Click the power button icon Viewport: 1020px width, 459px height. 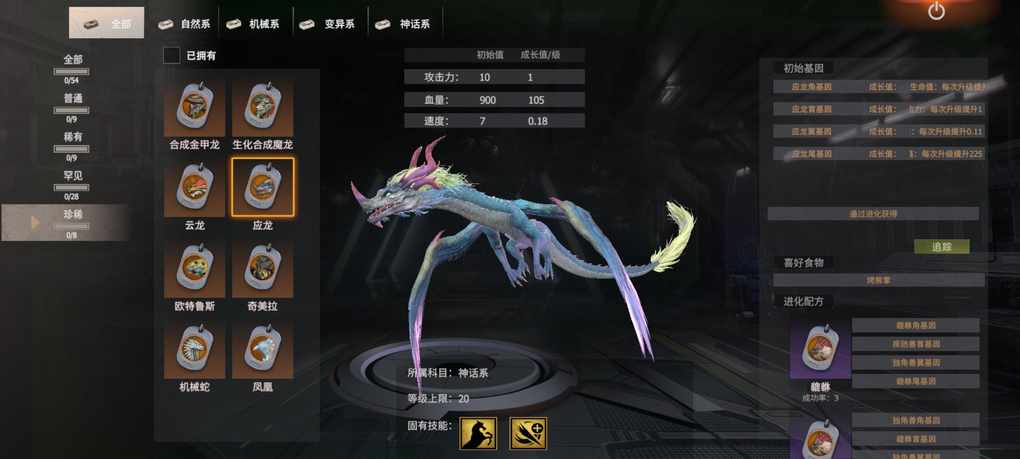click(936, 12)
